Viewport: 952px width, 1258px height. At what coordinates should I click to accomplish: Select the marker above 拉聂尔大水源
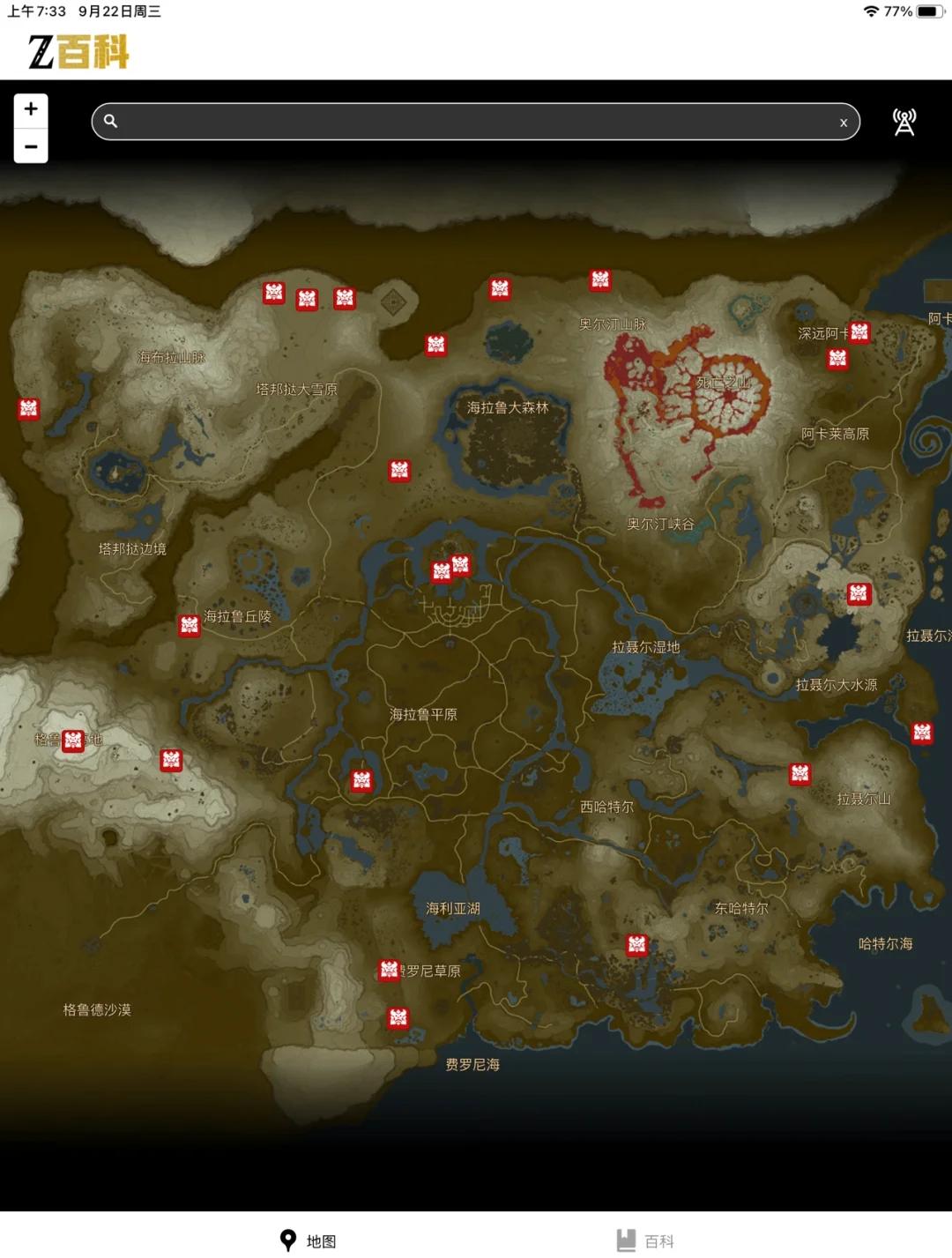859,593
